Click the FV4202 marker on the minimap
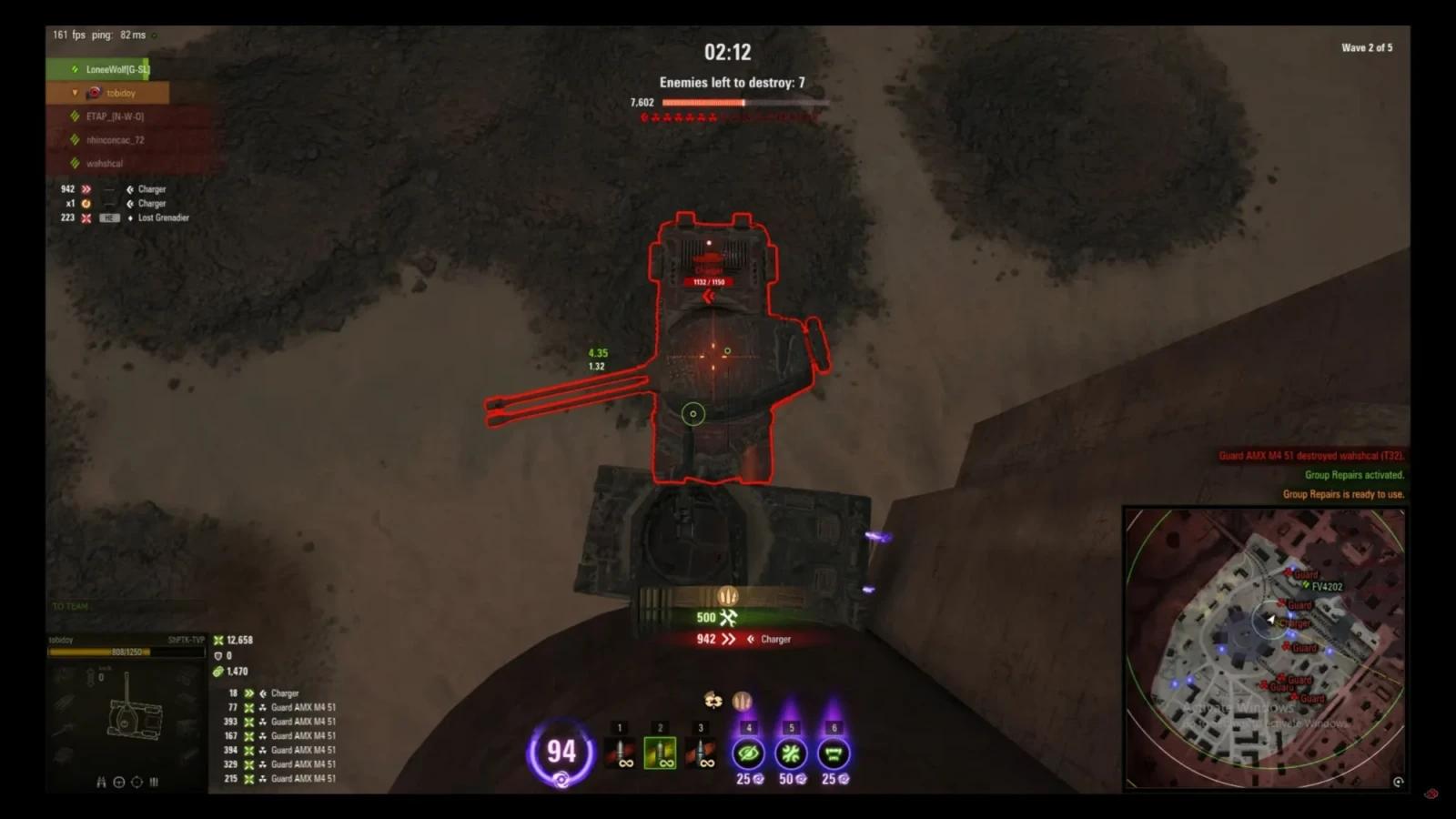Viewport: 1456px width, 819px height. pyautogui.click(x=1324, y=587)
